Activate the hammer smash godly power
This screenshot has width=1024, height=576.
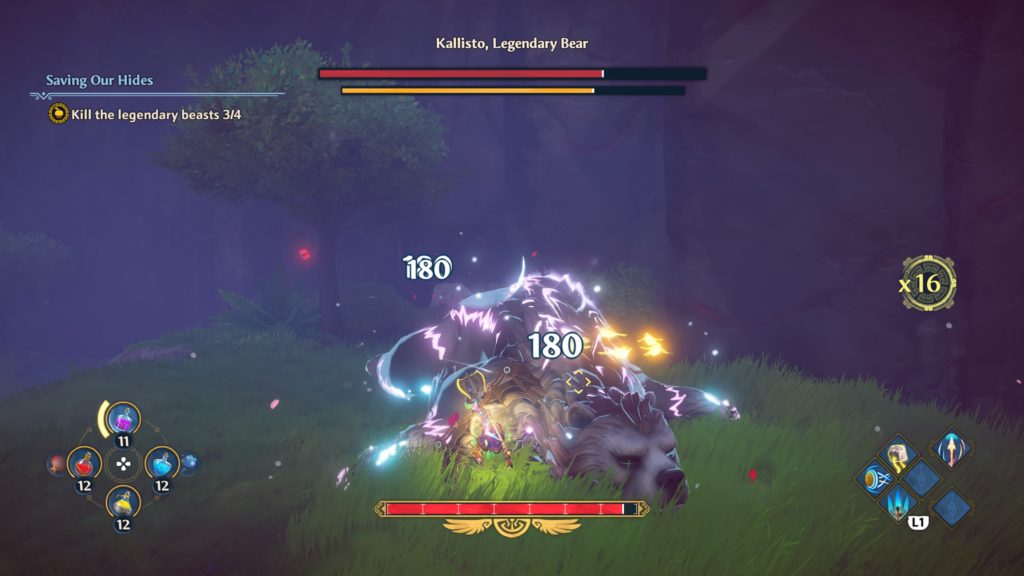[897, 454]
